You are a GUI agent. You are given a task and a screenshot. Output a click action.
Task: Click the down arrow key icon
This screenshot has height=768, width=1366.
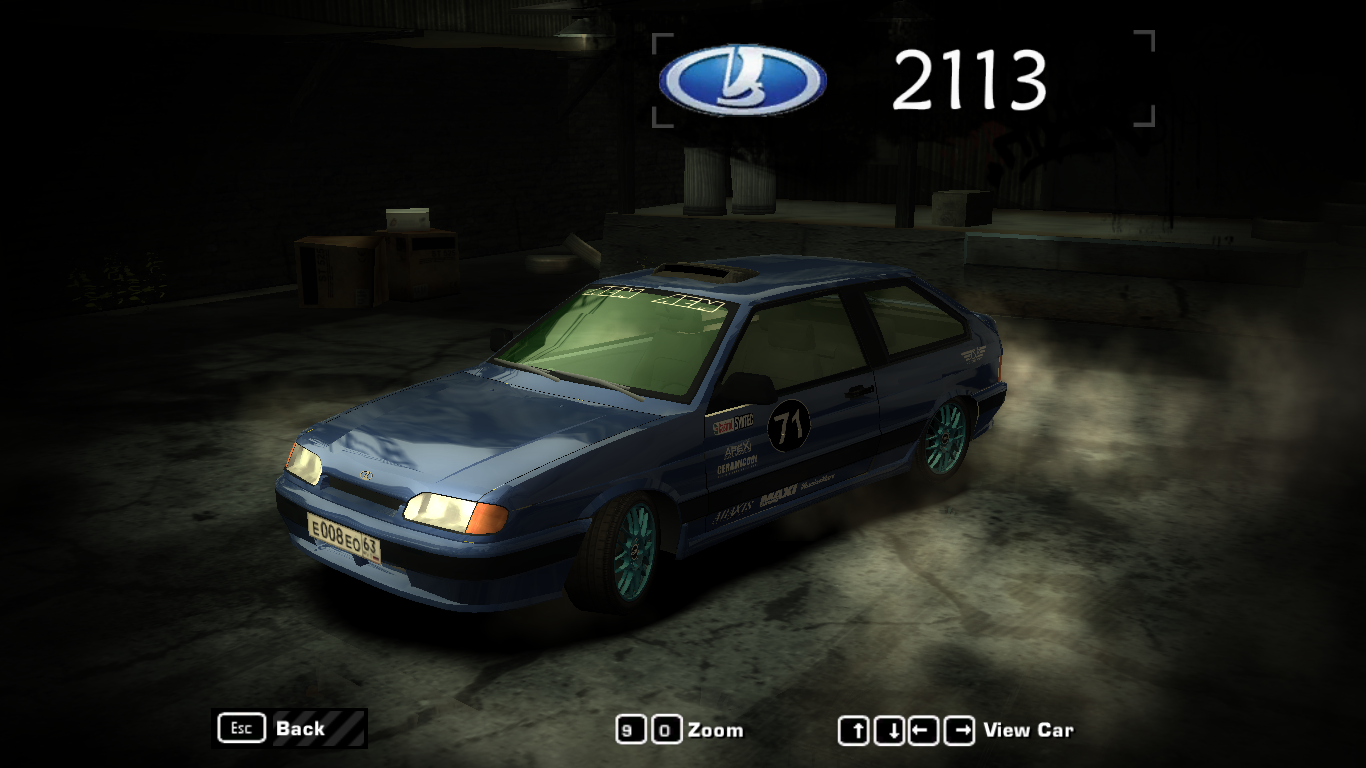click(890, 730)
